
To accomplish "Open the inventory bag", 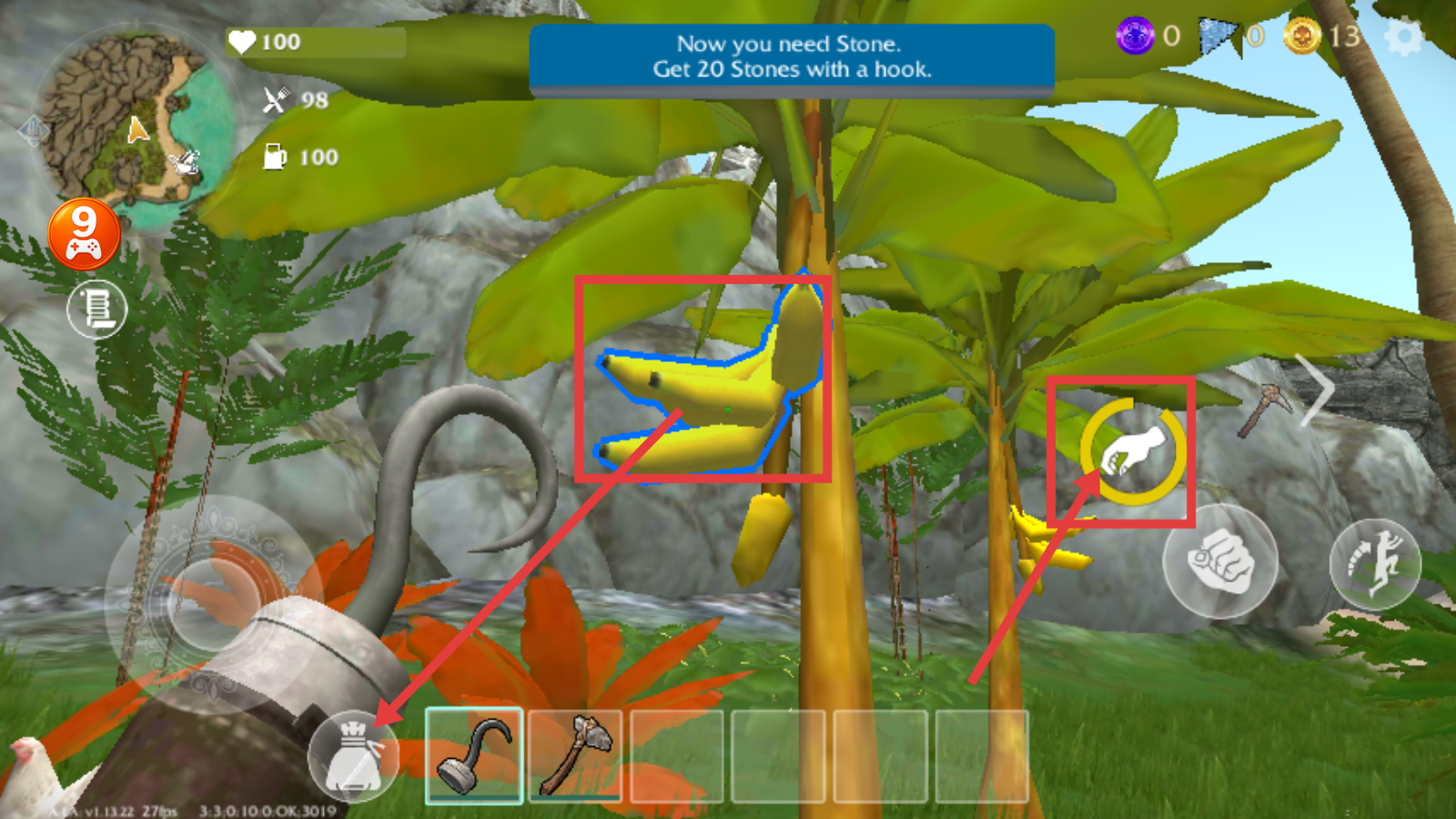I will pos(353,756).
